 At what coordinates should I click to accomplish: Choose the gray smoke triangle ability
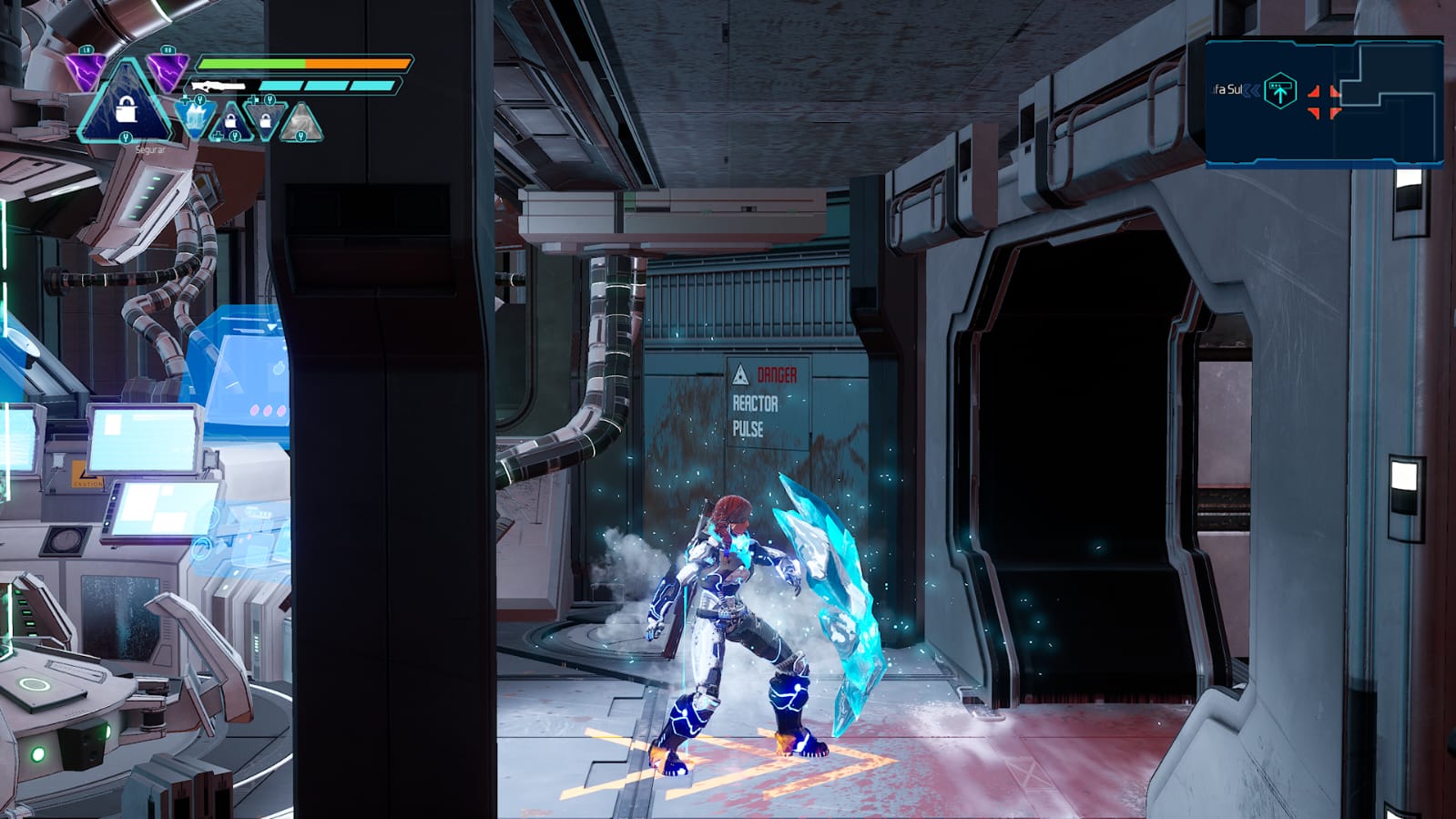(300, 125)
